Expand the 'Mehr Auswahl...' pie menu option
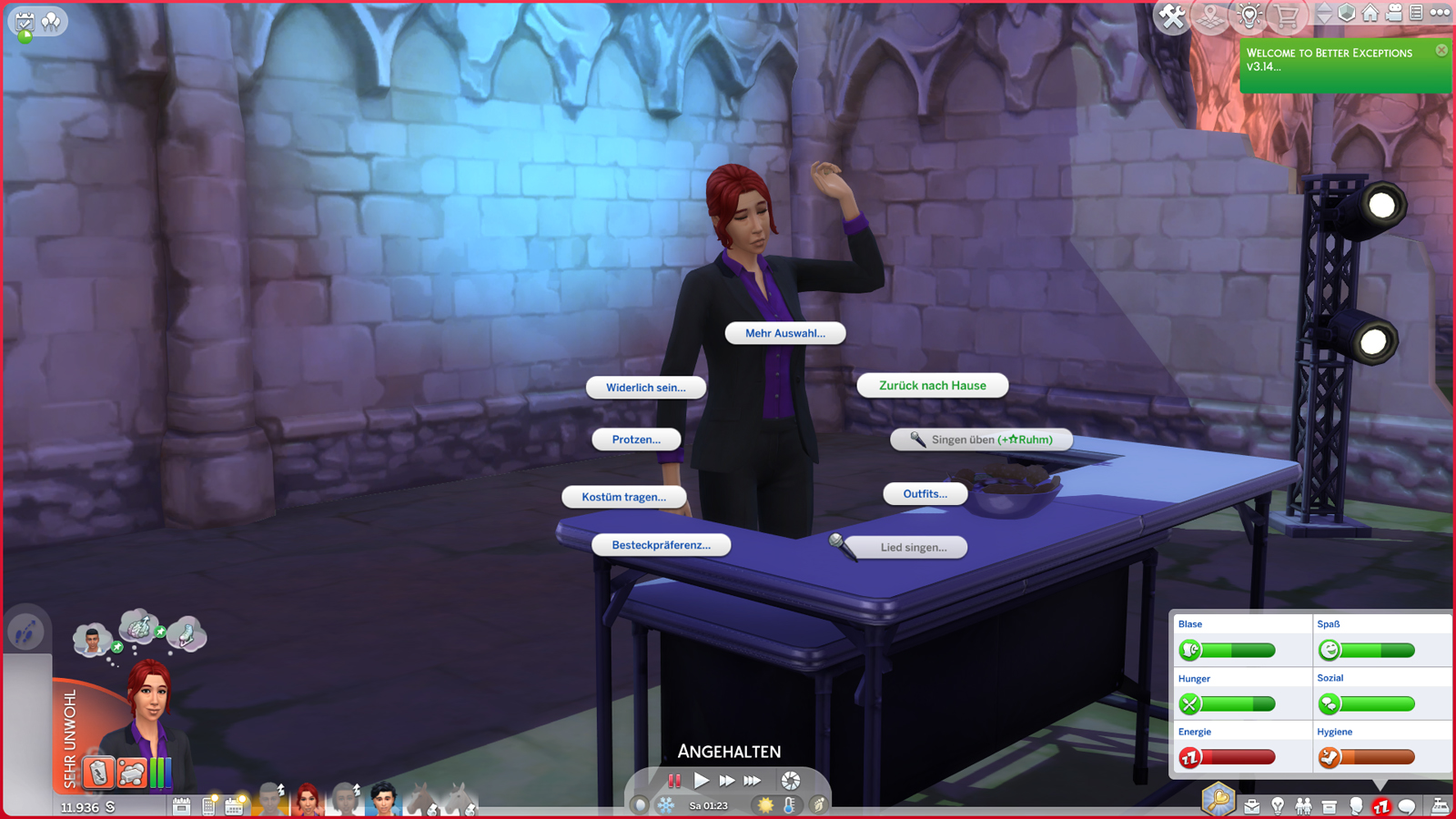Screen dimensions: 1456x819 click(784, 333)
